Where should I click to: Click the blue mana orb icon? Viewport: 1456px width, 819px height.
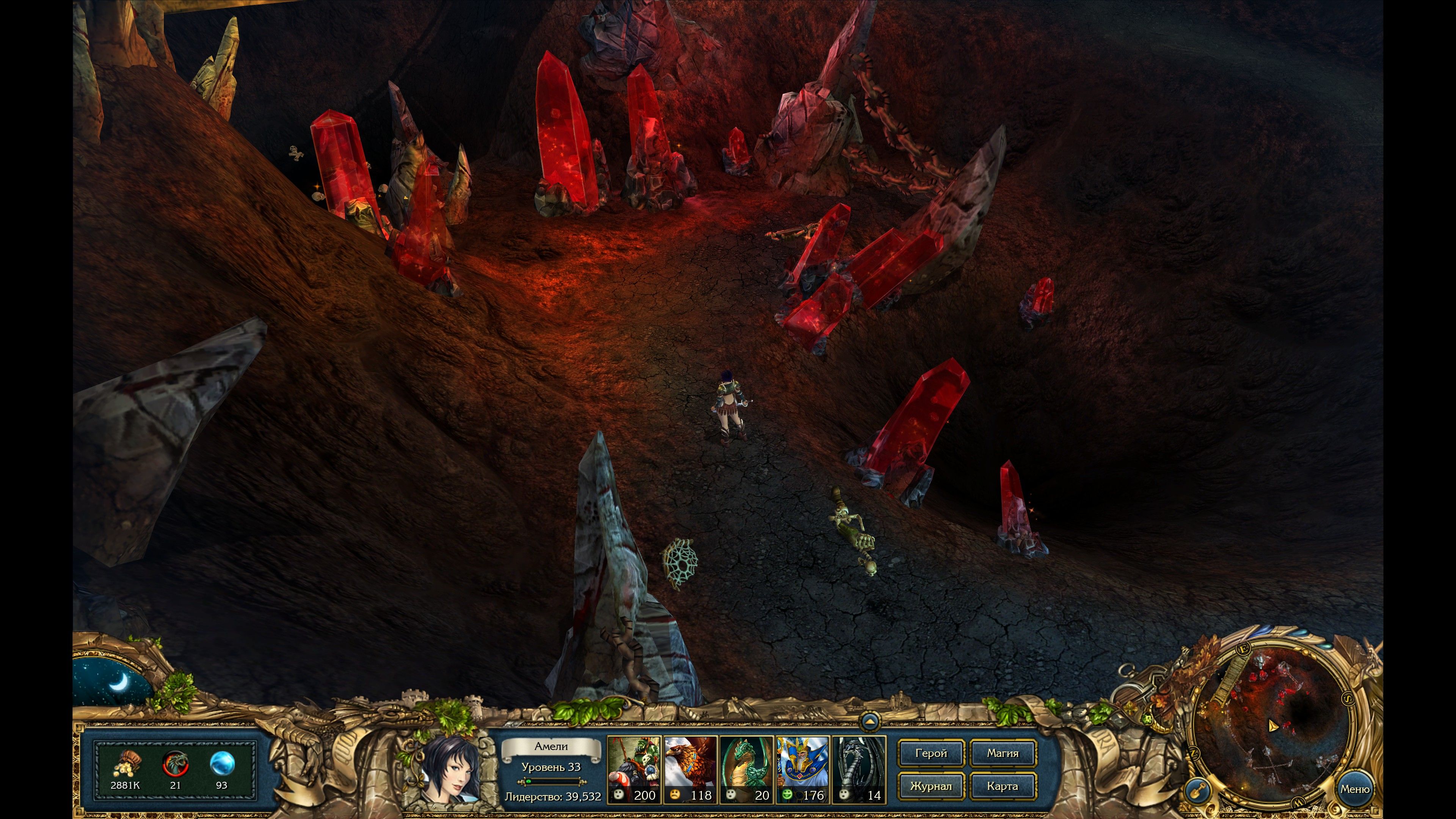[x=221, y=764]
